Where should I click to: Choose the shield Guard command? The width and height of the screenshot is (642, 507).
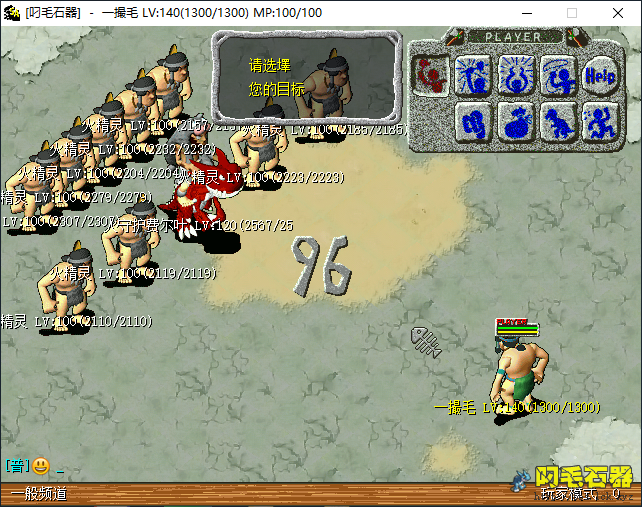coord(472,121)
